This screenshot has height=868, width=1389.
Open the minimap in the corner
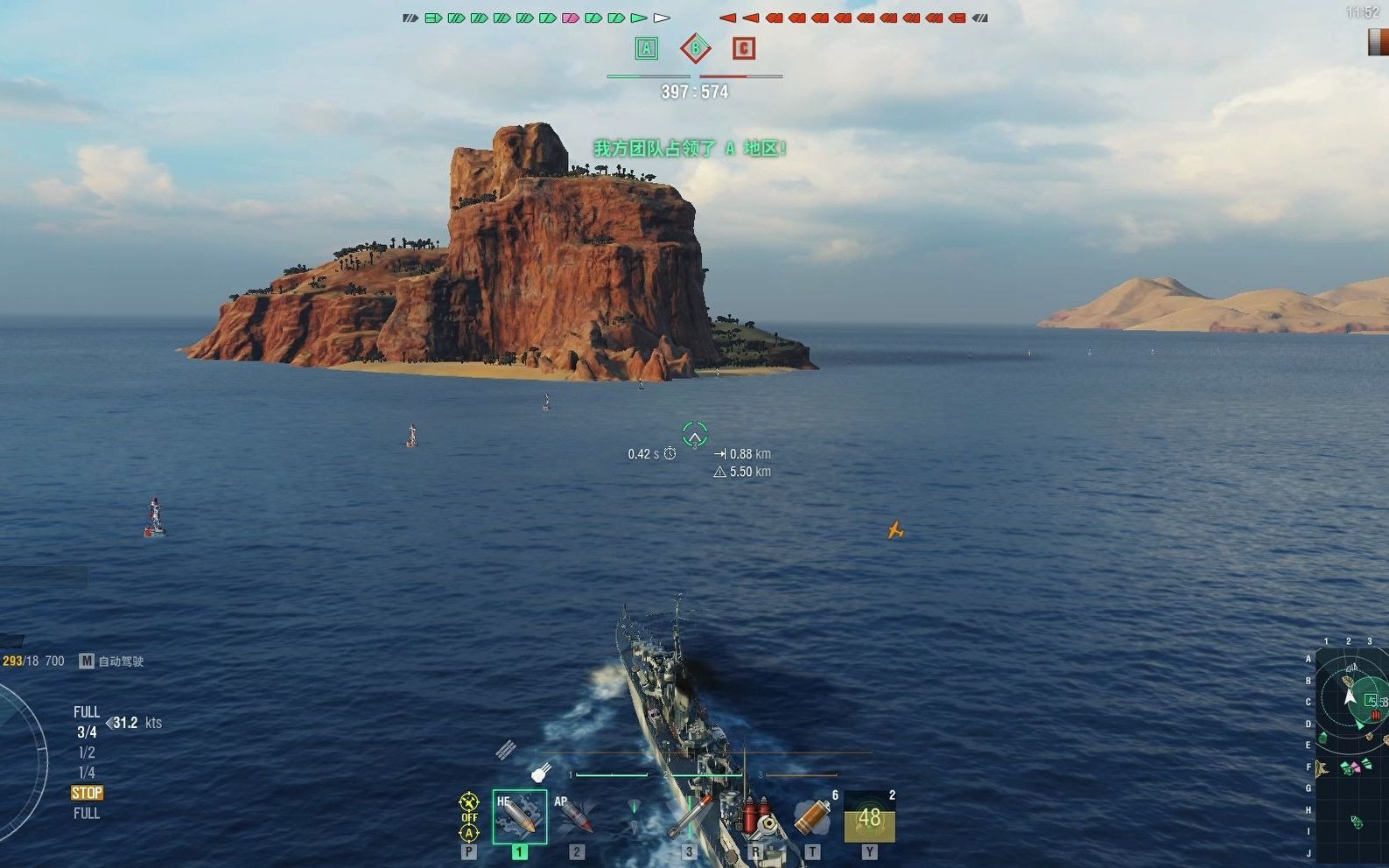coord(1351,754)
